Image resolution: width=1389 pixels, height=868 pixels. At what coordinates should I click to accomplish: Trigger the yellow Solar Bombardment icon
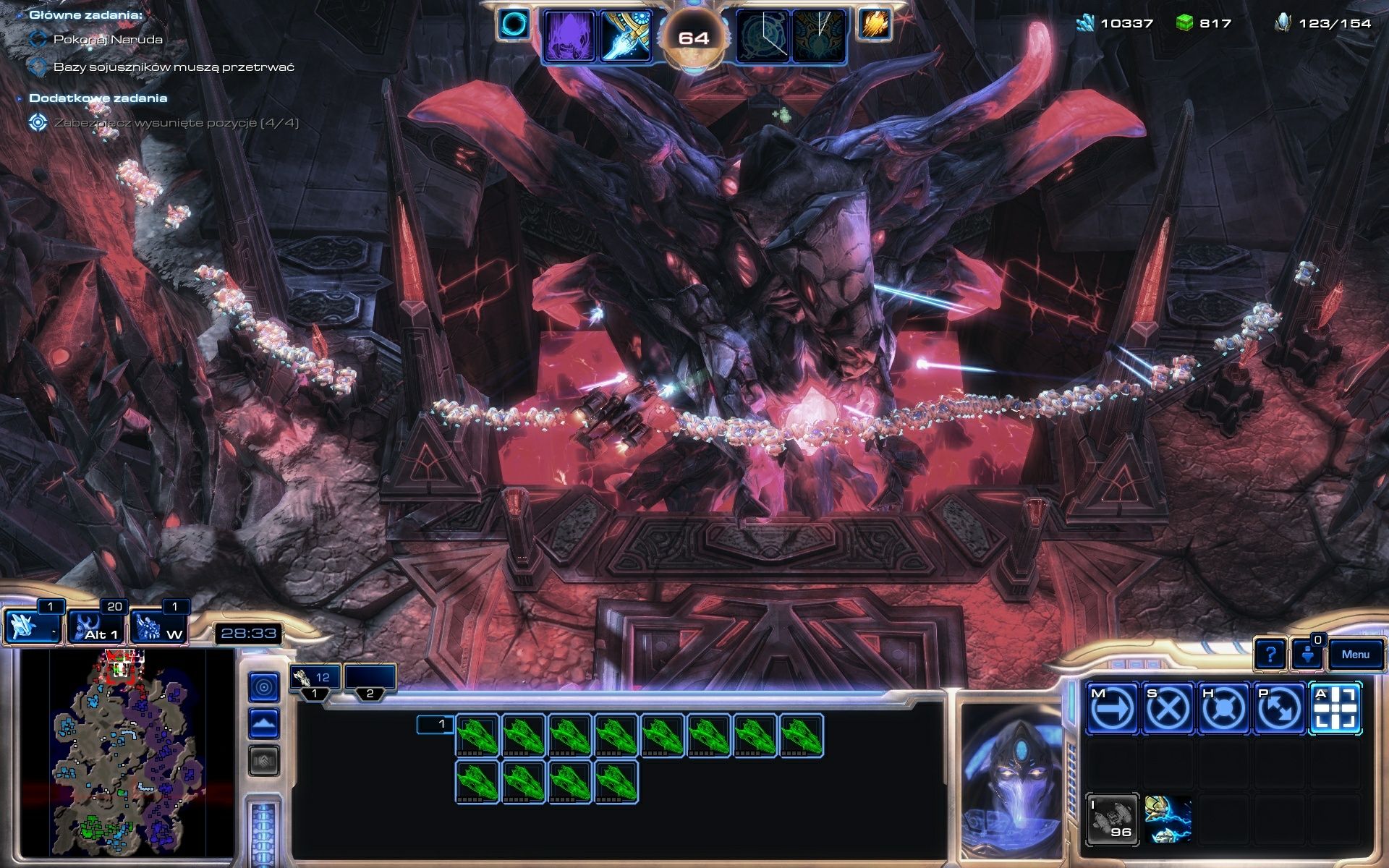[x=875, y=24]
